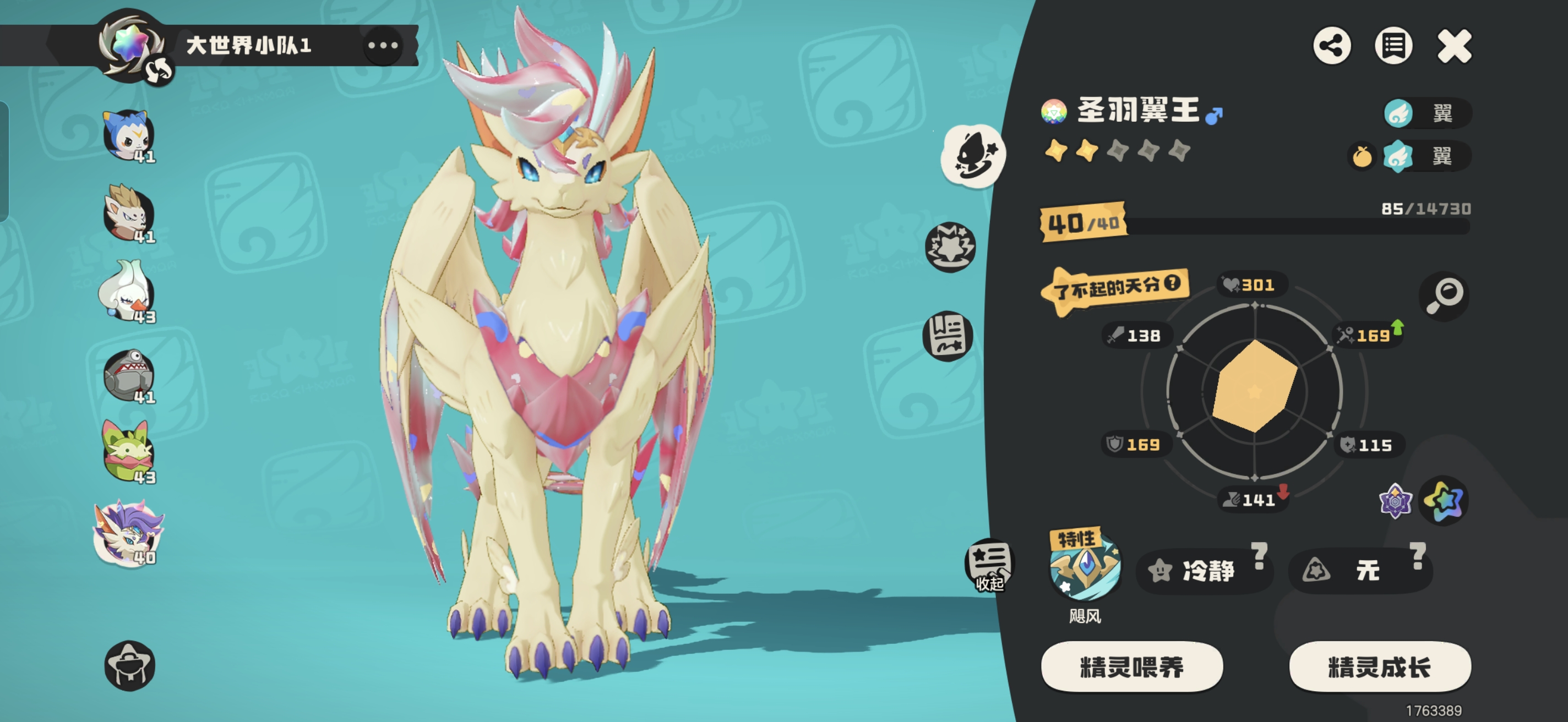Screen dimensions: 1568x722
Task: Open the scroll page tab icon
Action: [948, 335]
